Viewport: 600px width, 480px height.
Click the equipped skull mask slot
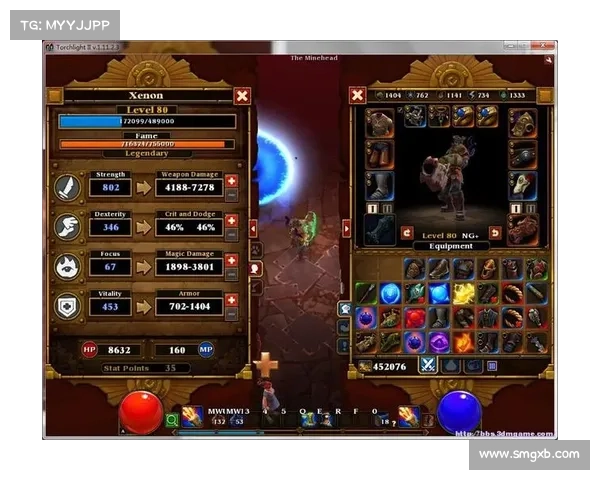click(523, 185)
